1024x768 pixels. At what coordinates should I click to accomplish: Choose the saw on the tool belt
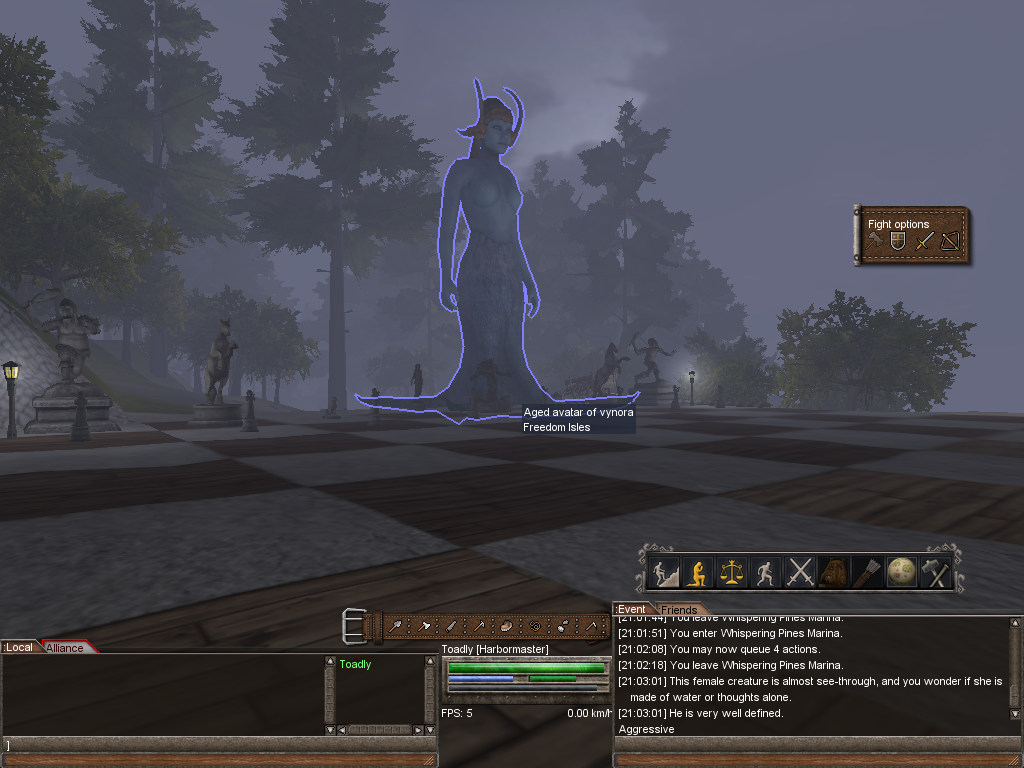[452, 627]
